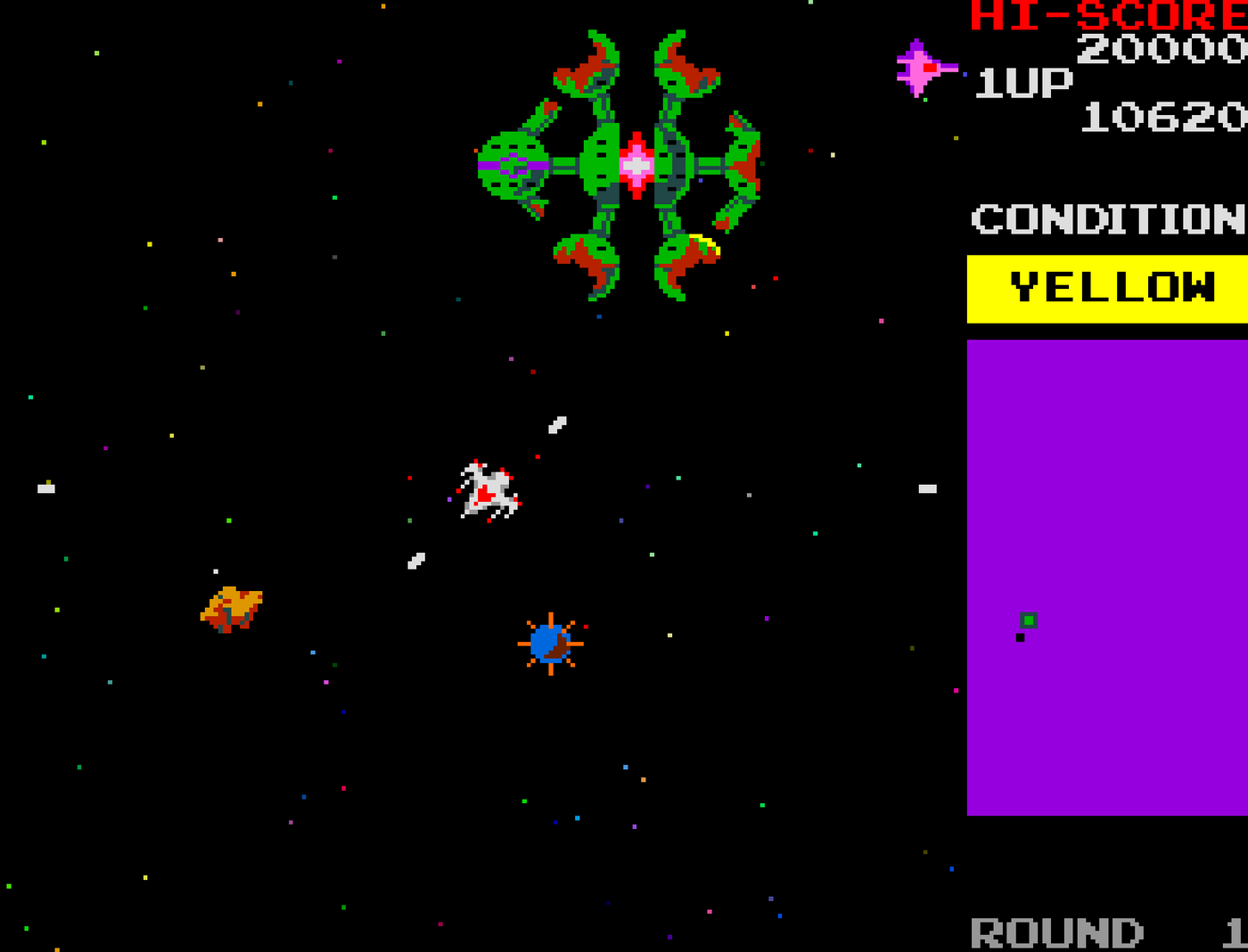The height and width of the screenshot is (952, 1248).
Task: Select the HI-SCORE heading
Action: (1105, 16)
